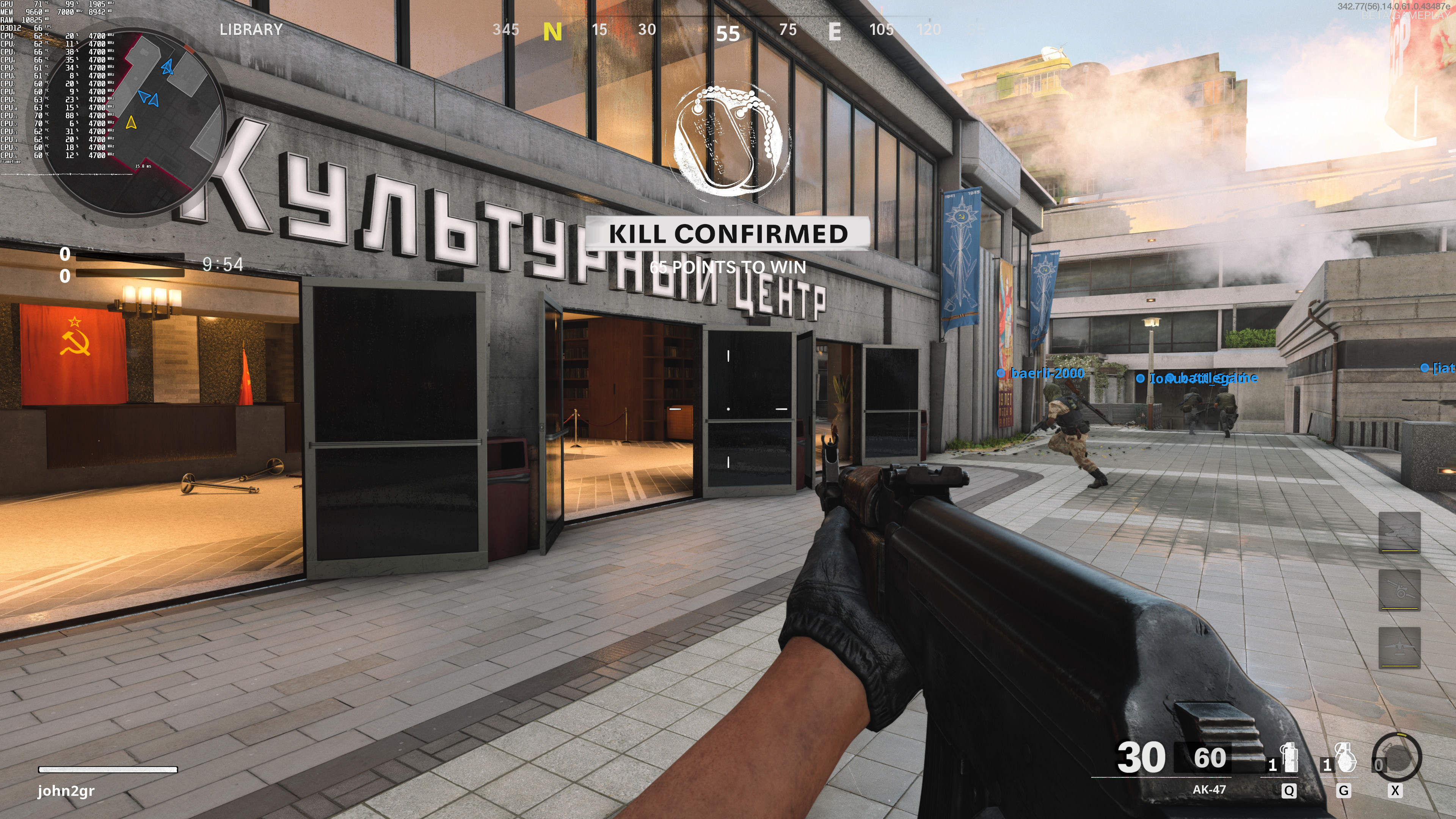Select the artillery cannon scorestreak icon
The height and width of the screenshot is (819, 1456).
pos(1399,590)
